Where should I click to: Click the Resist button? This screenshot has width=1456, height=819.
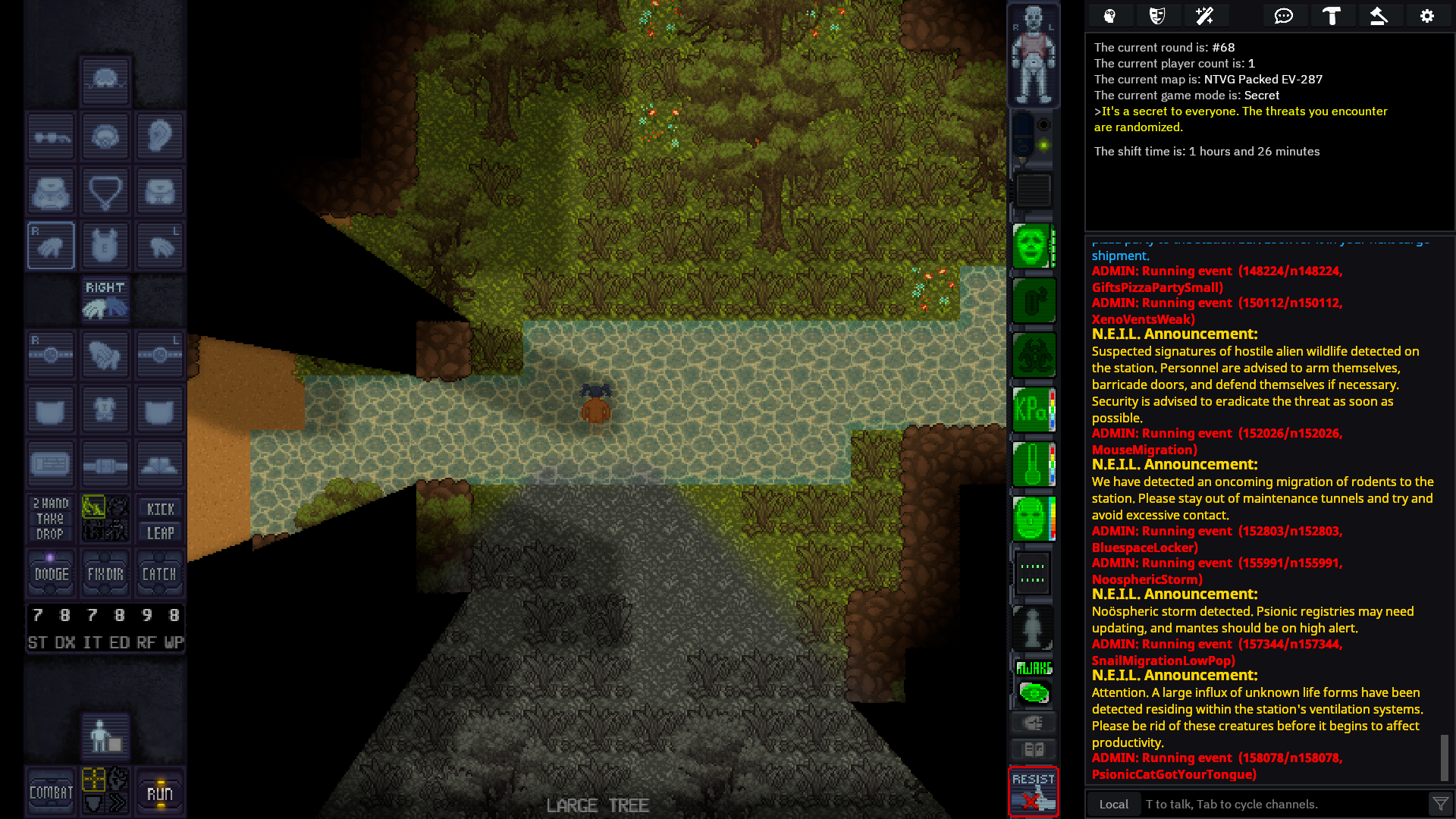point(1034,792)
